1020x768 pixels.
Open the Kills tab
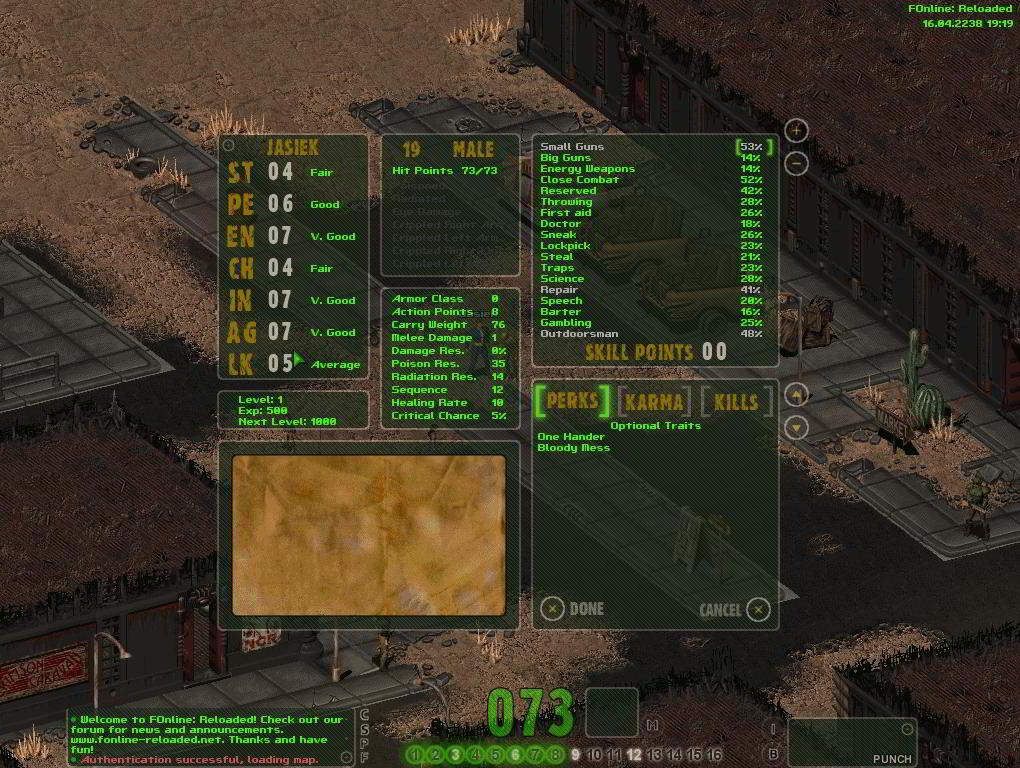(x=736, y=402)
